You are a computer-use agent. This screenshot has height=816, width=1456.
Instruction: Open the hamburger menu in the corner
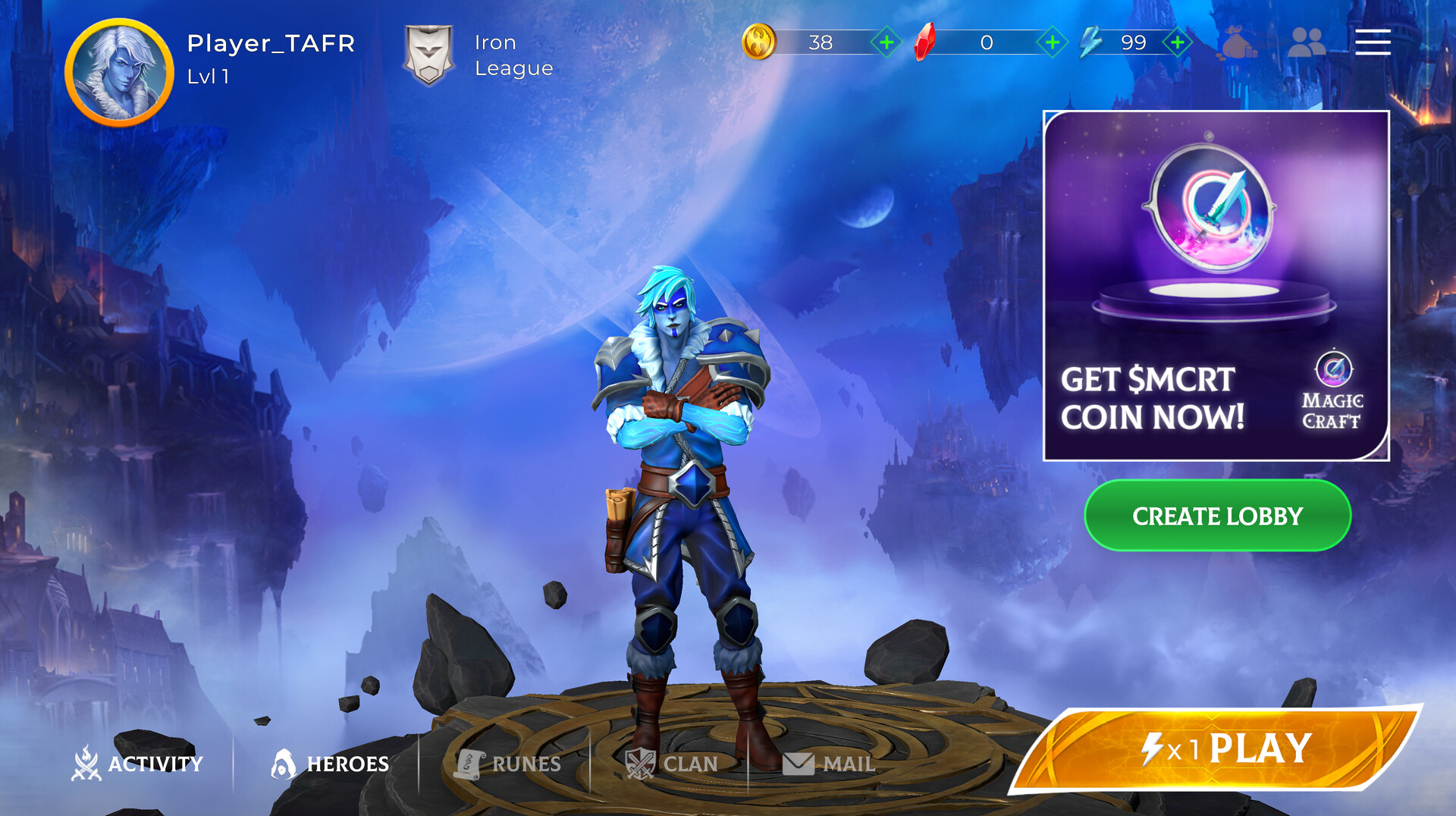point(1372,43)
